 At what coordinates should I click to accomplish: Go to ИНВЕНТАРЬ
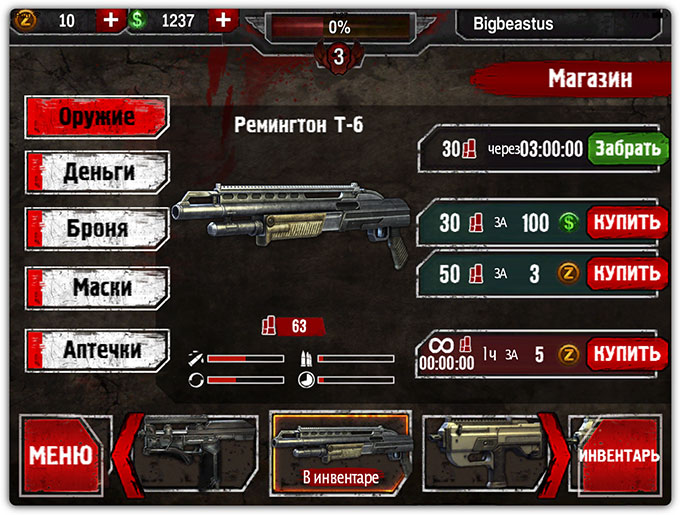[619, 456]
